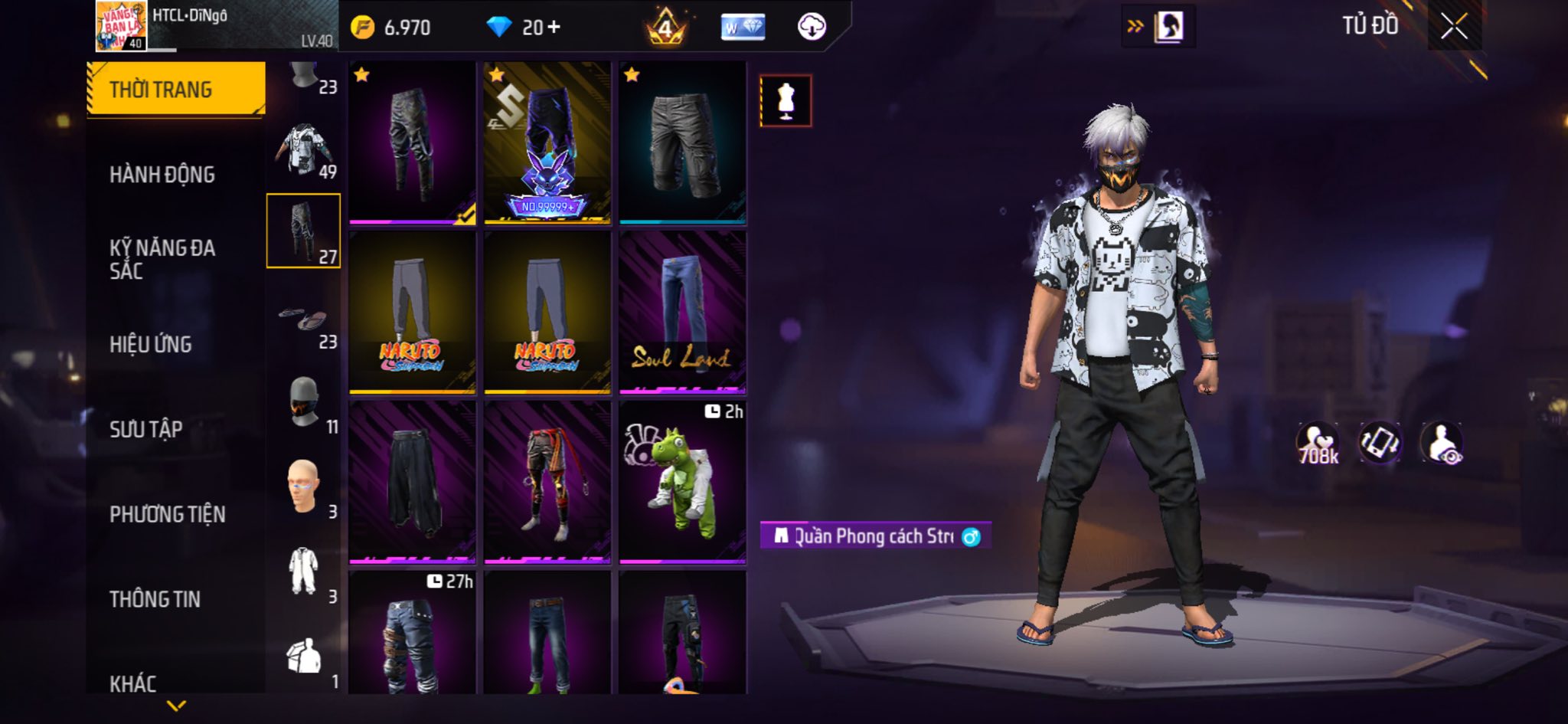Viewport: 1568px width, 724px height.
Task: Choose the black cargo shorts item
Action: coord(682,143)
